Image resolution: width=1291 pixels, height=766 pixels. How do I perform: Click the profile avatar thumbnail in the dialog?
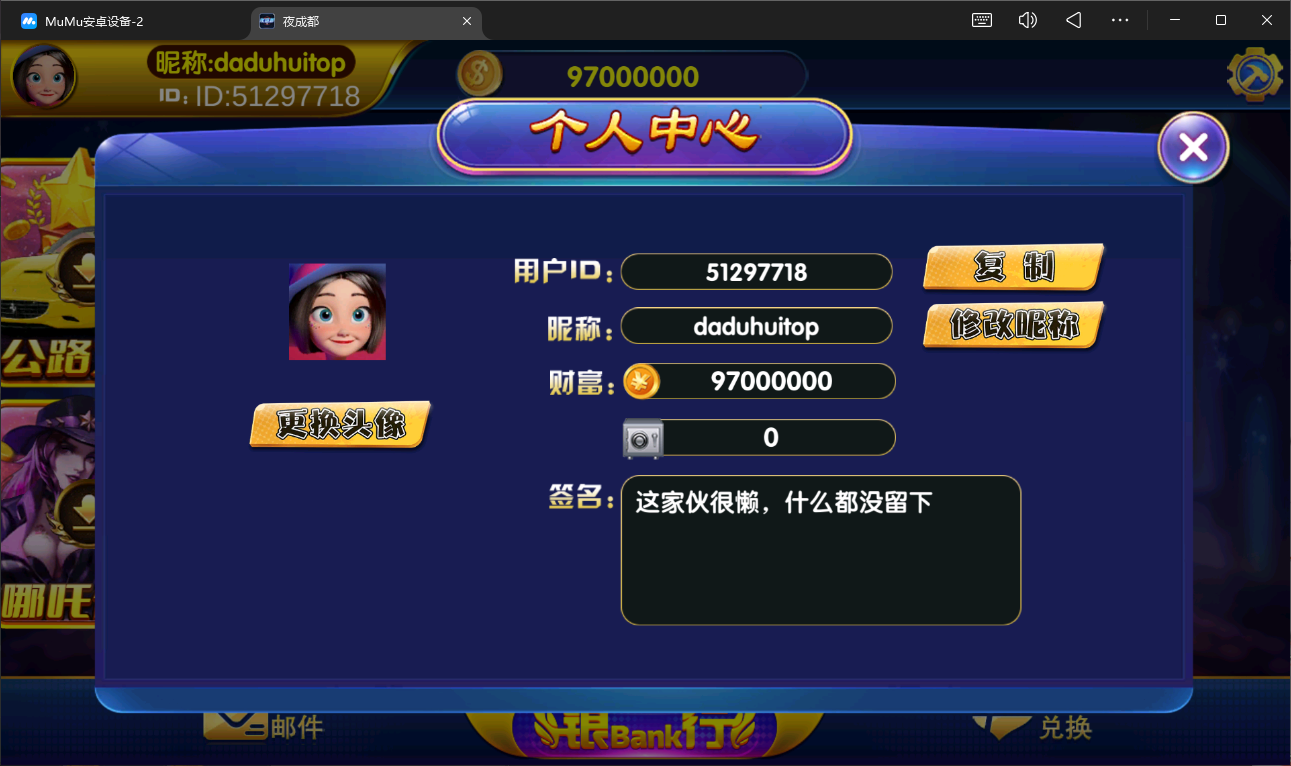click(337, 311)
